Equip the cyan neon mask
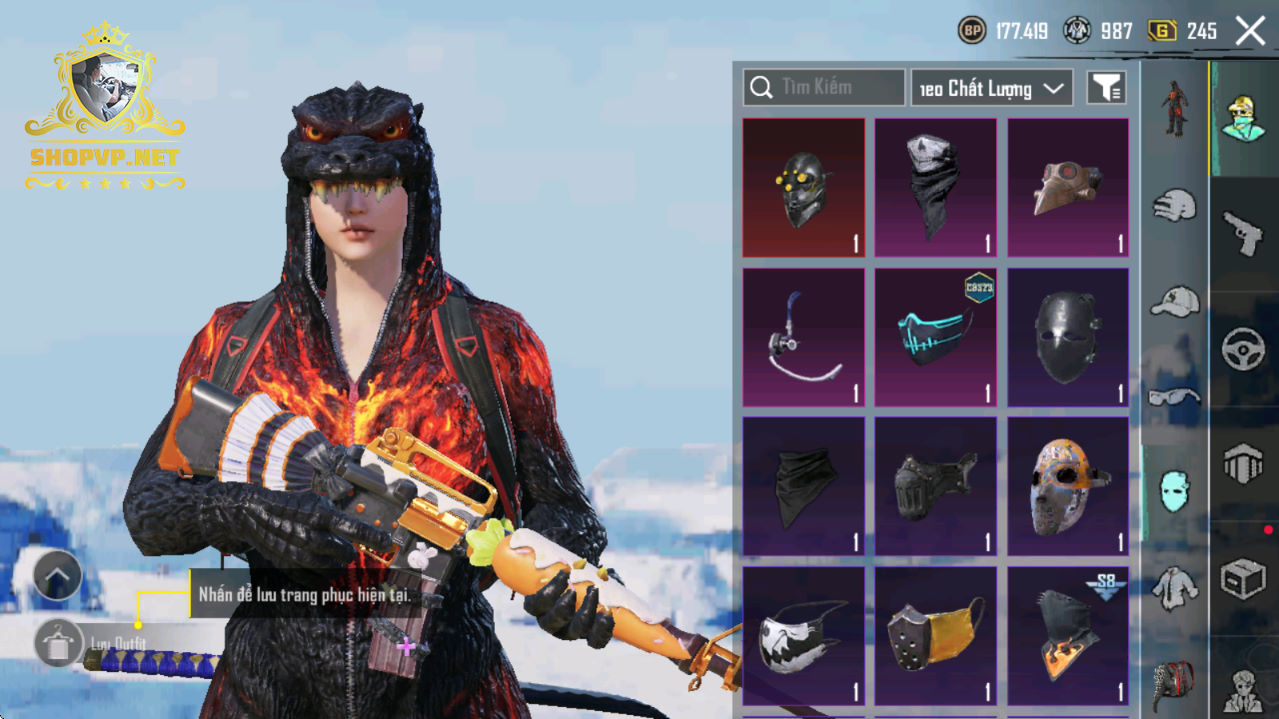Image resolution: width=1279 pixels, height=719 pixels. pos(935,337)
